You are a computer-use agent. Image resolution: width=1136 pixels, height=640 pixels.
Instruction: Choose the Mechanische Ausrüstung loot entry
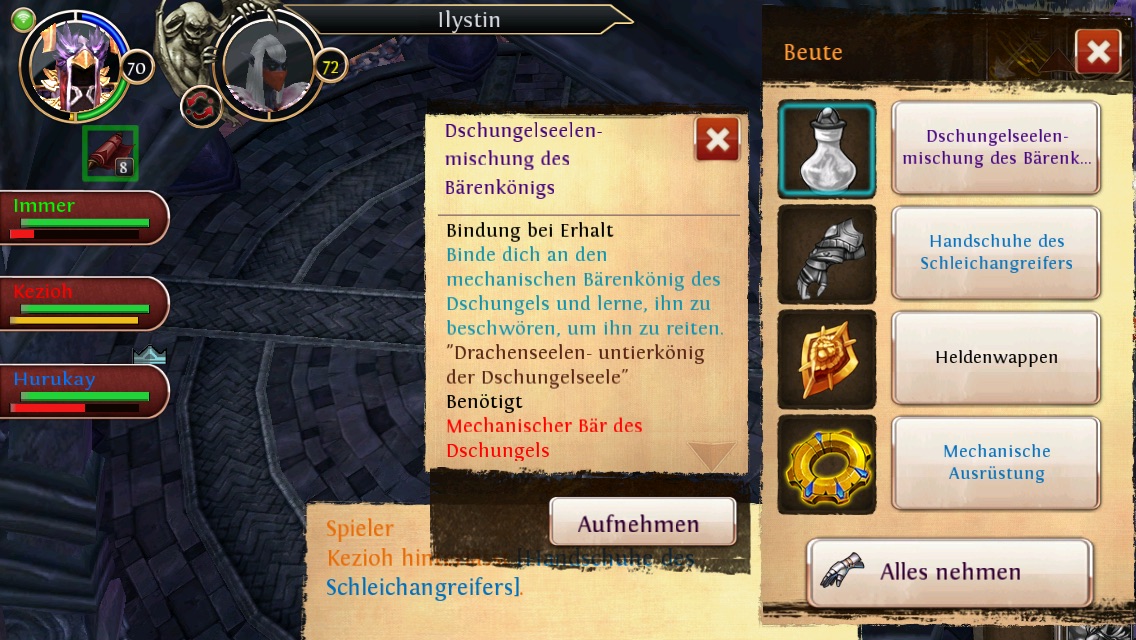[996, 462]
